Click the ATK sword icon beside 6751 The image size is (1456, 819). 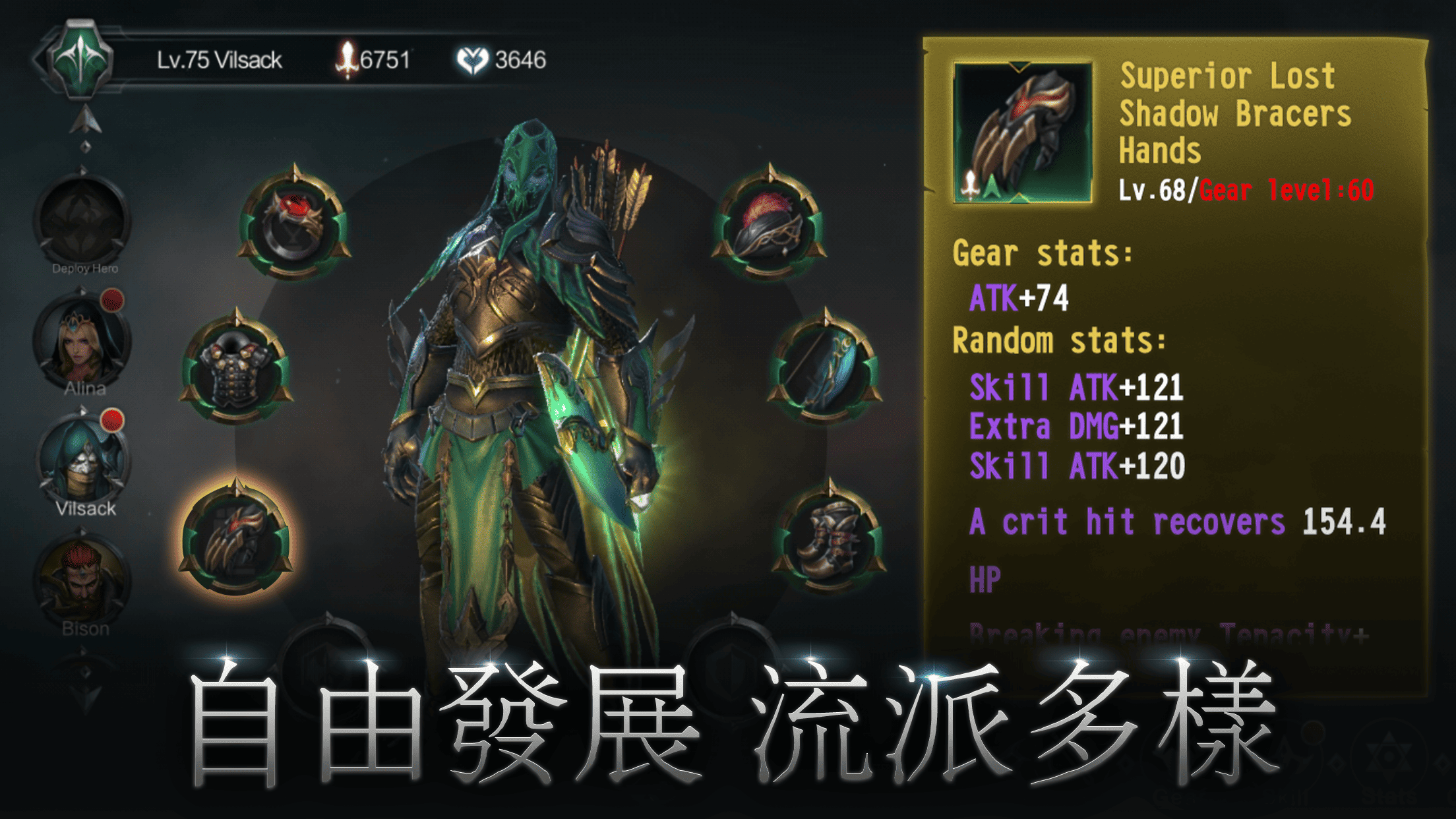[348, 57]
